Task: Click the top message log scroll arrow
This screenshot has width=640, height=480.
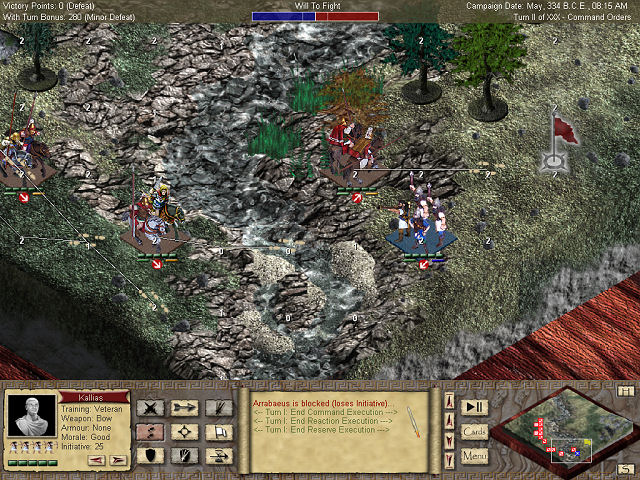Action: pos(447,401)
